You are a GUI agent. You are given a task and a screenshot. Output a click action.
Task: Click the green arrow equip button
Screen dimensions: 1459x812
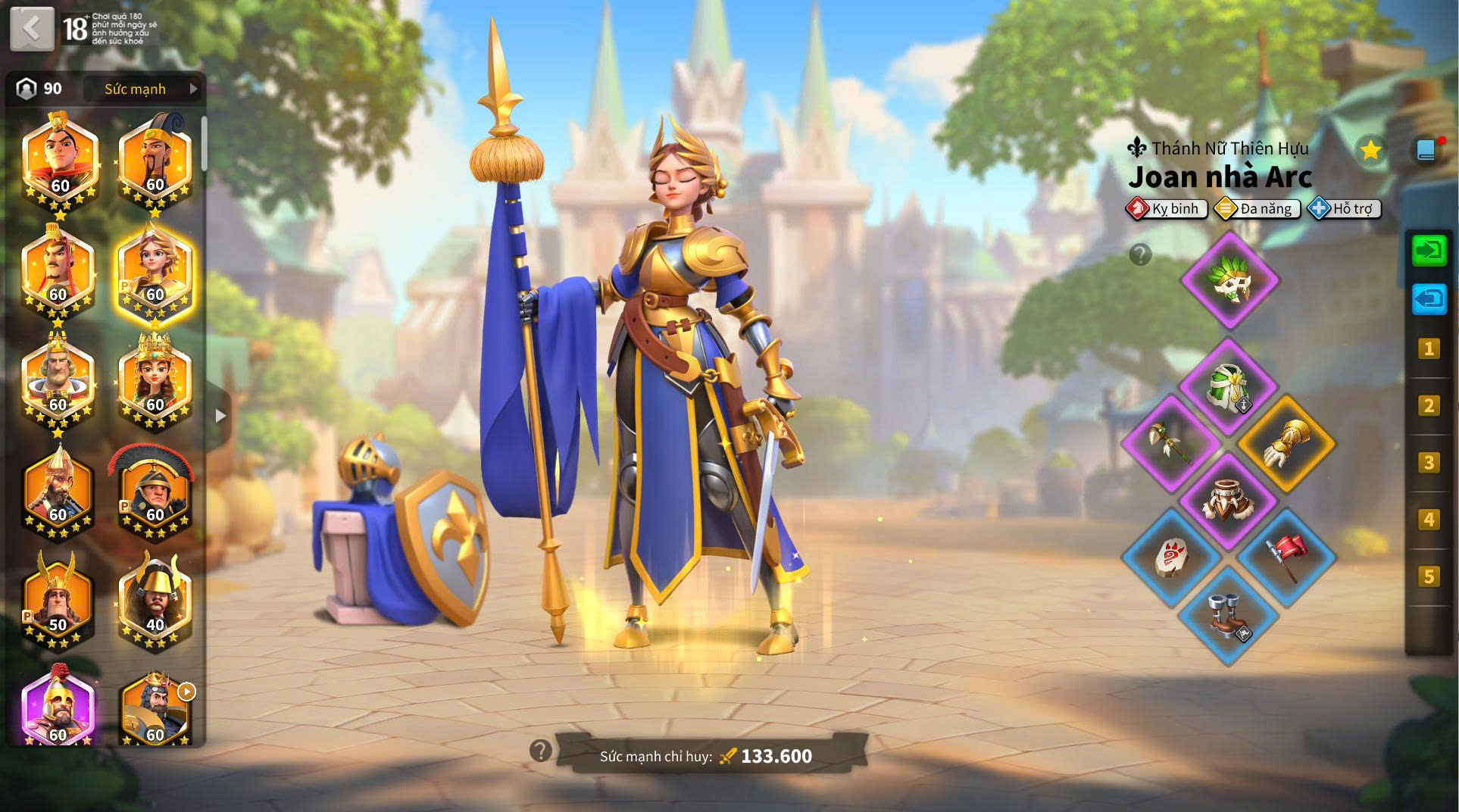pyautogui.click(x=1429, y=251)
